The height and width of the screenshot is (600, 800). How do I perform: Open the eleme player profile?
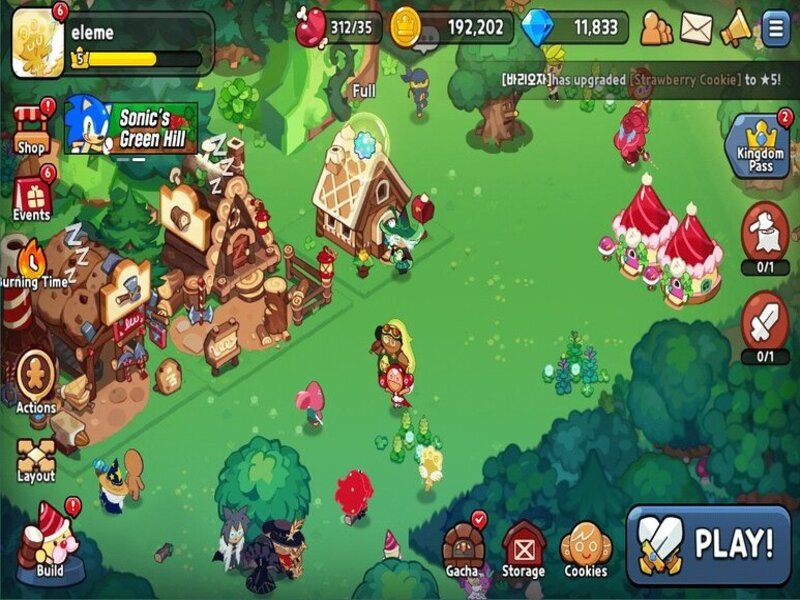[38, 44]
